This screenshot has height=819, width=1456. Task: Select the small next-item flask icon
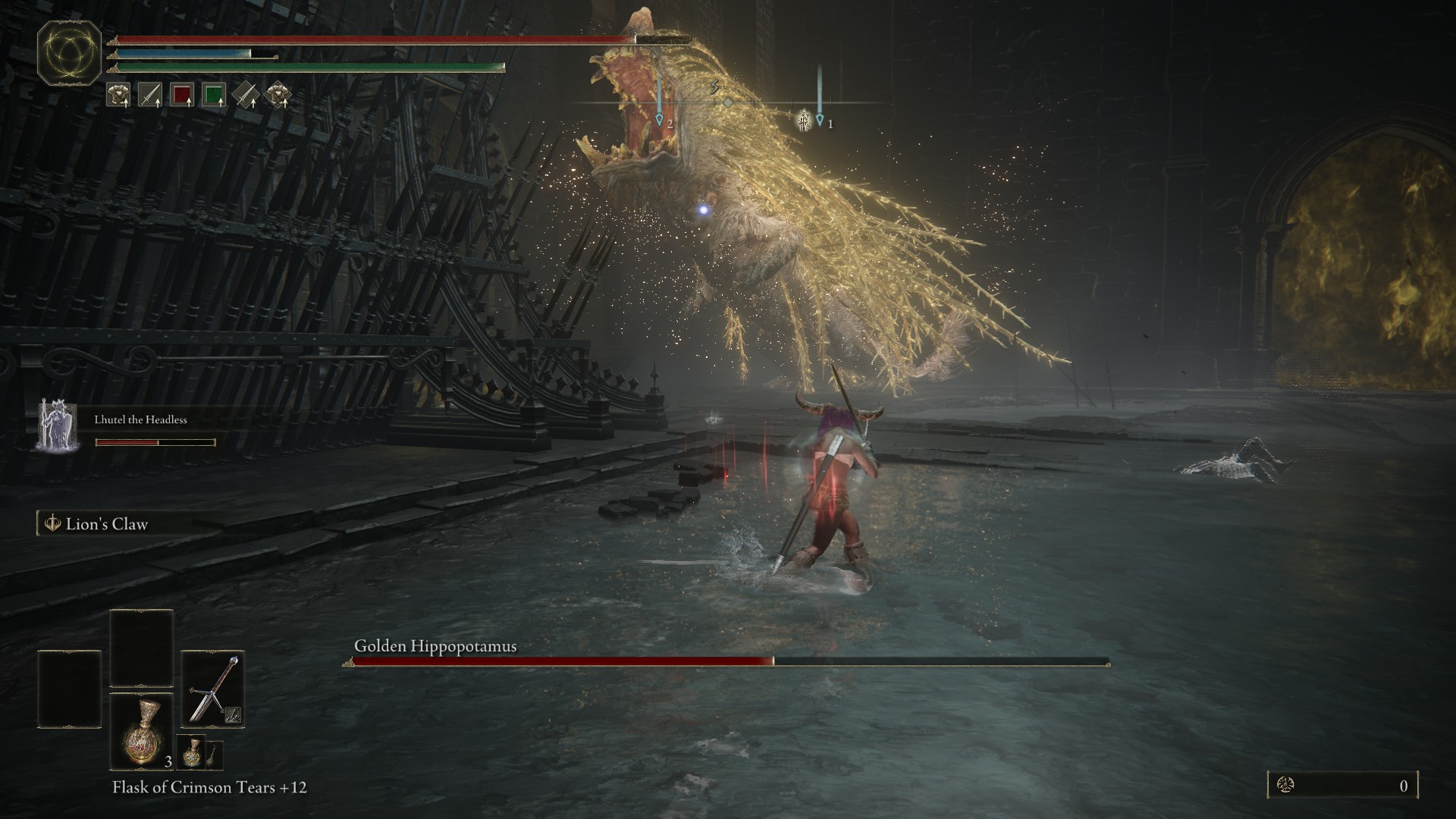click(x=191, y=752)
